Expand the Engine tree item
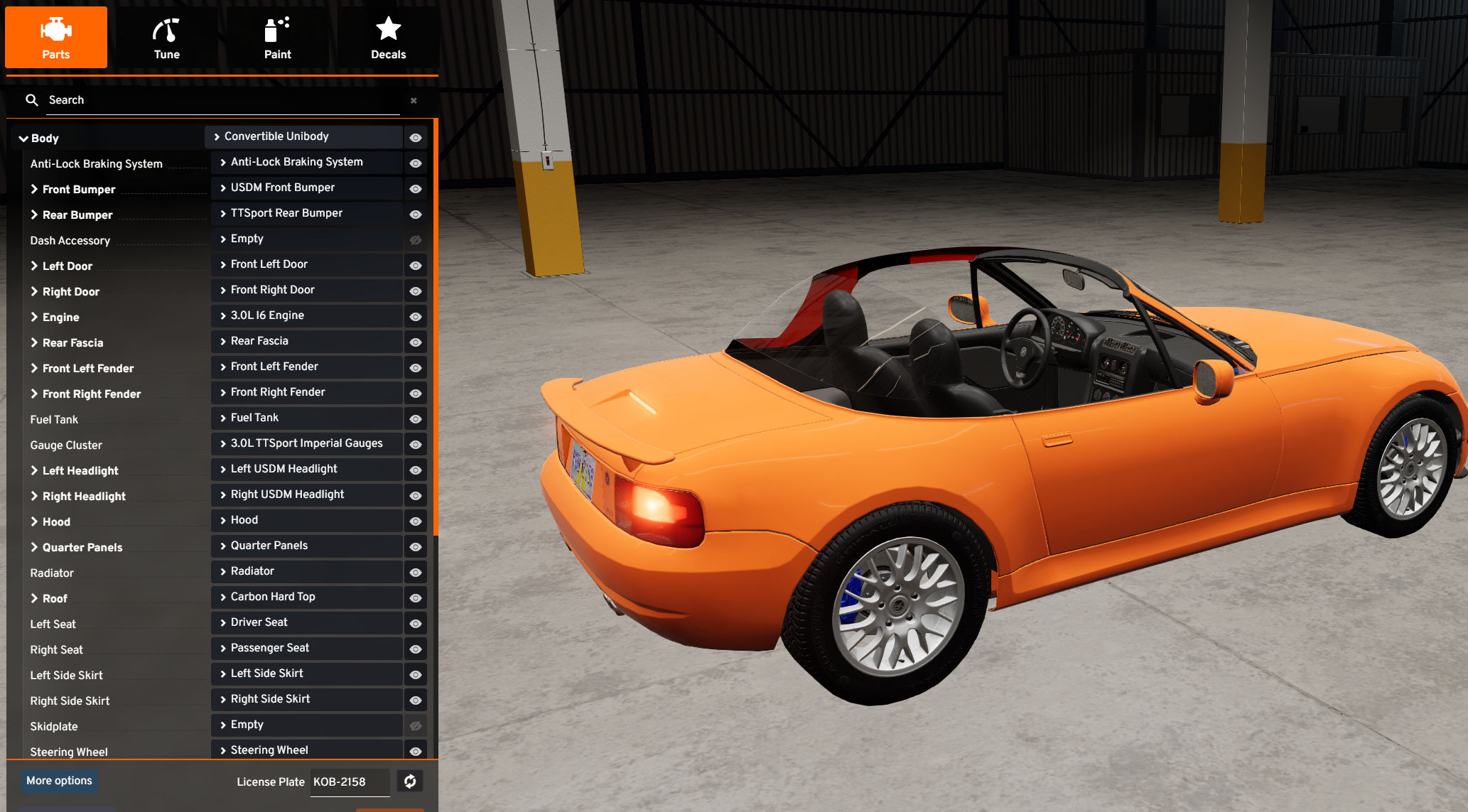The height and width of the screenshot is (812, 1468). (x=34, y=317)
